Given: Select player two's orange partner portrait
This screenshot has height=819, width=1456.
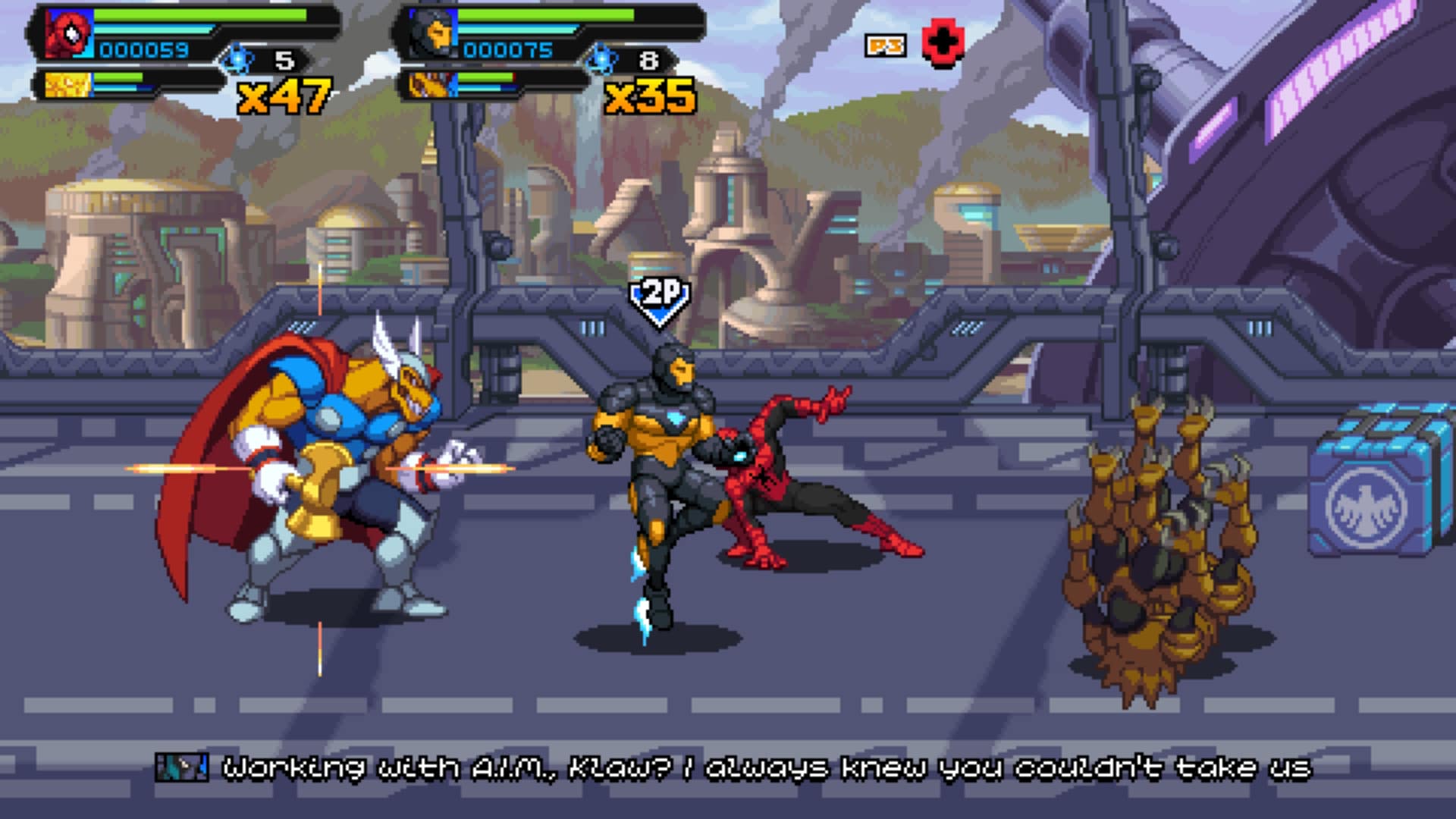Looking at the screenshot, I should click(431, 84).
